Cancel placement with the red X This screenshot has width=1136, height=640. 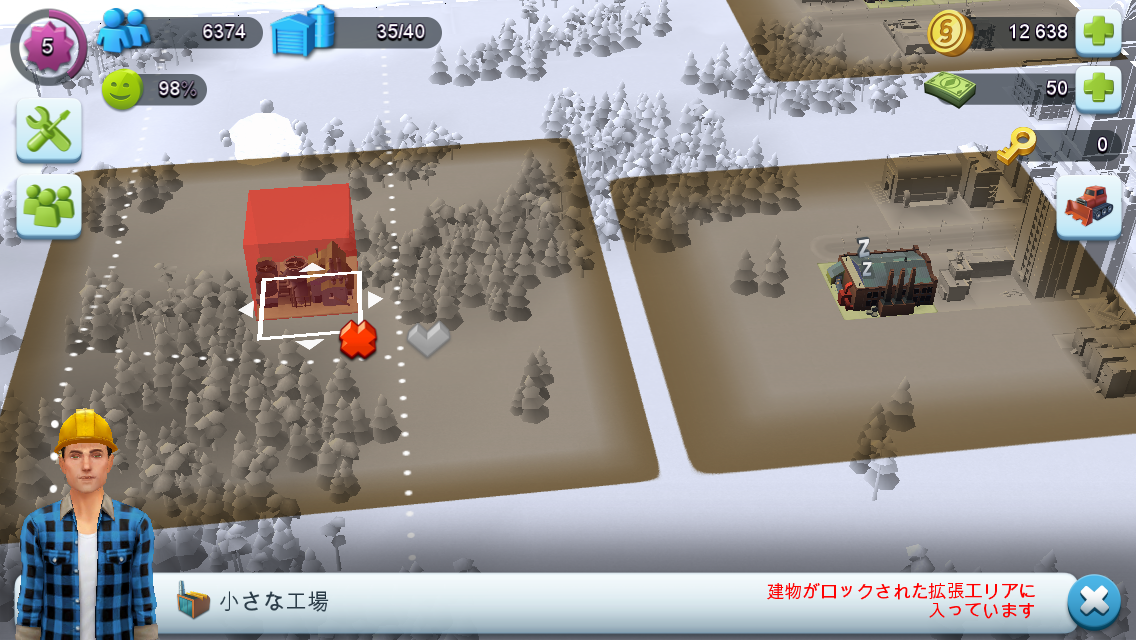pos(357,339)
